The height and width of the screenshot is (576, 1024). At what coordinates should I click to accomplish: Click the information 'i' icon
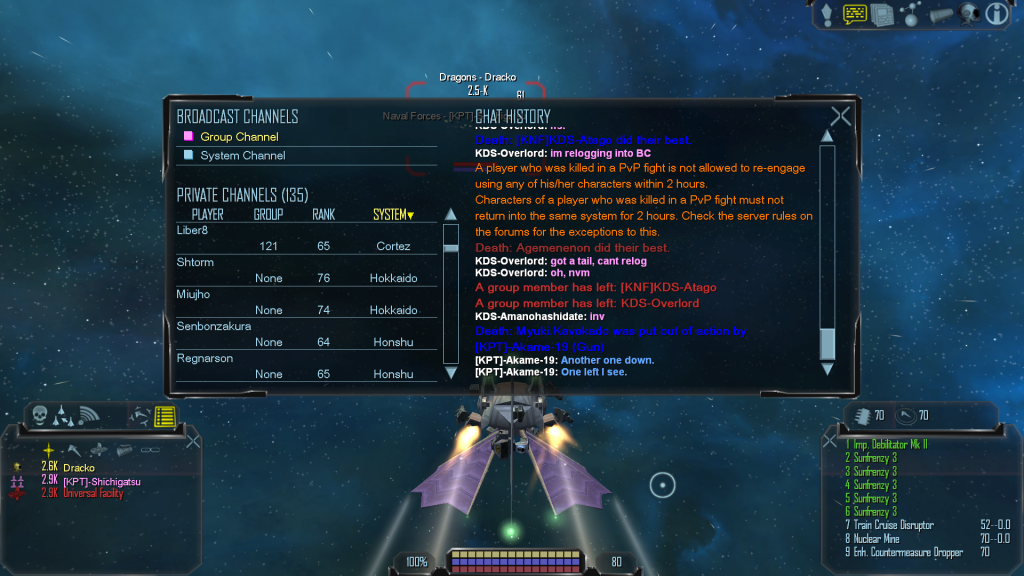point(996,14)
